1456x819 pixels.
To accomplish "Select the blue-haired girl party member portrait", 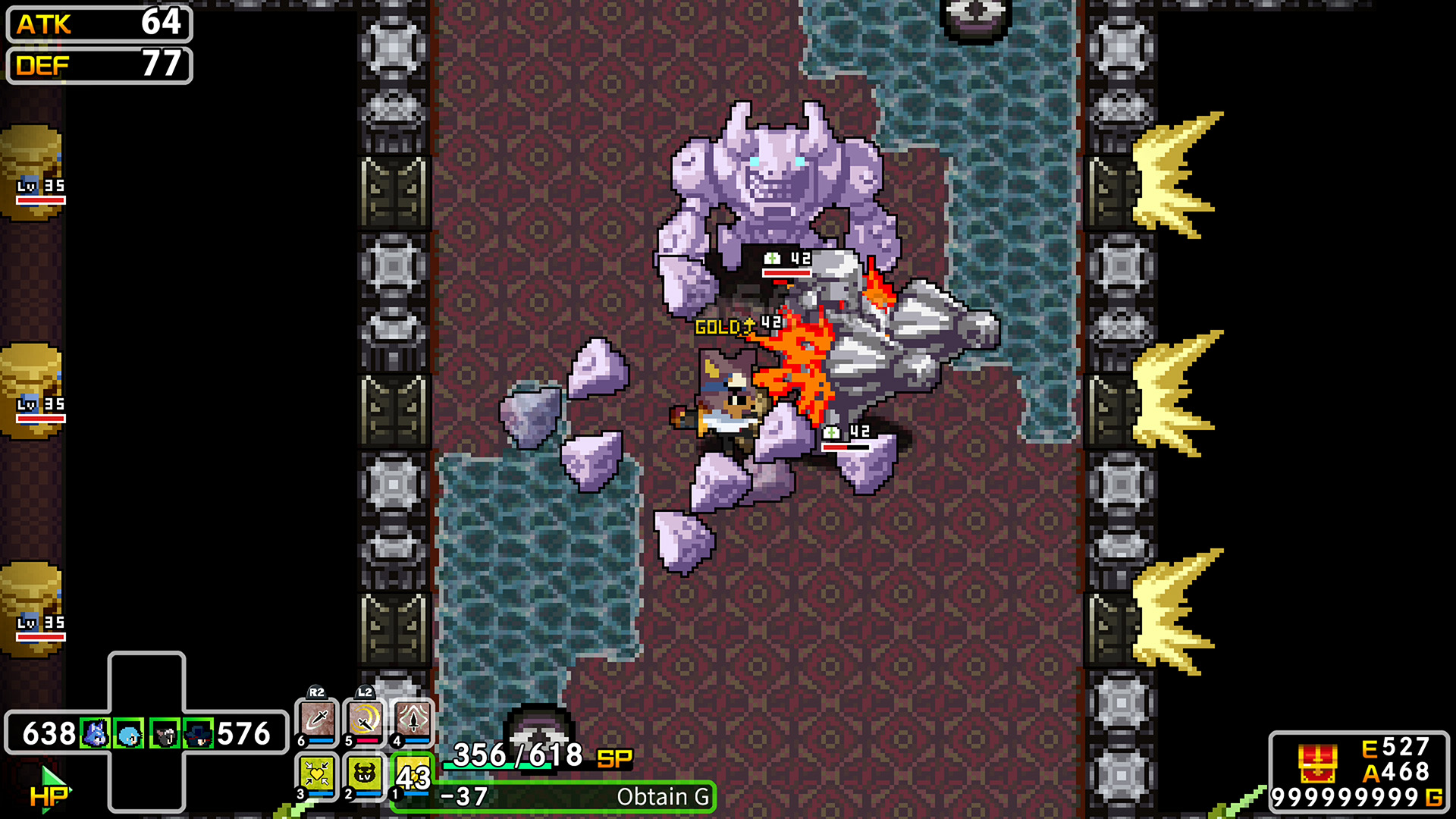I will pos(128,735).
